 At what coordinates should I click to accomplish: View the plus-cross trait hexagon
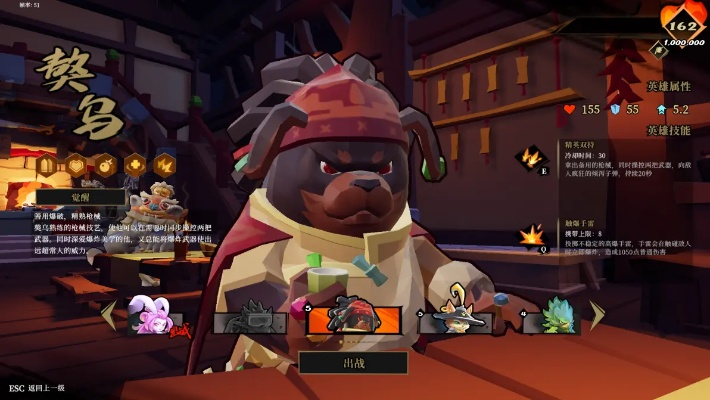[134, 165]
